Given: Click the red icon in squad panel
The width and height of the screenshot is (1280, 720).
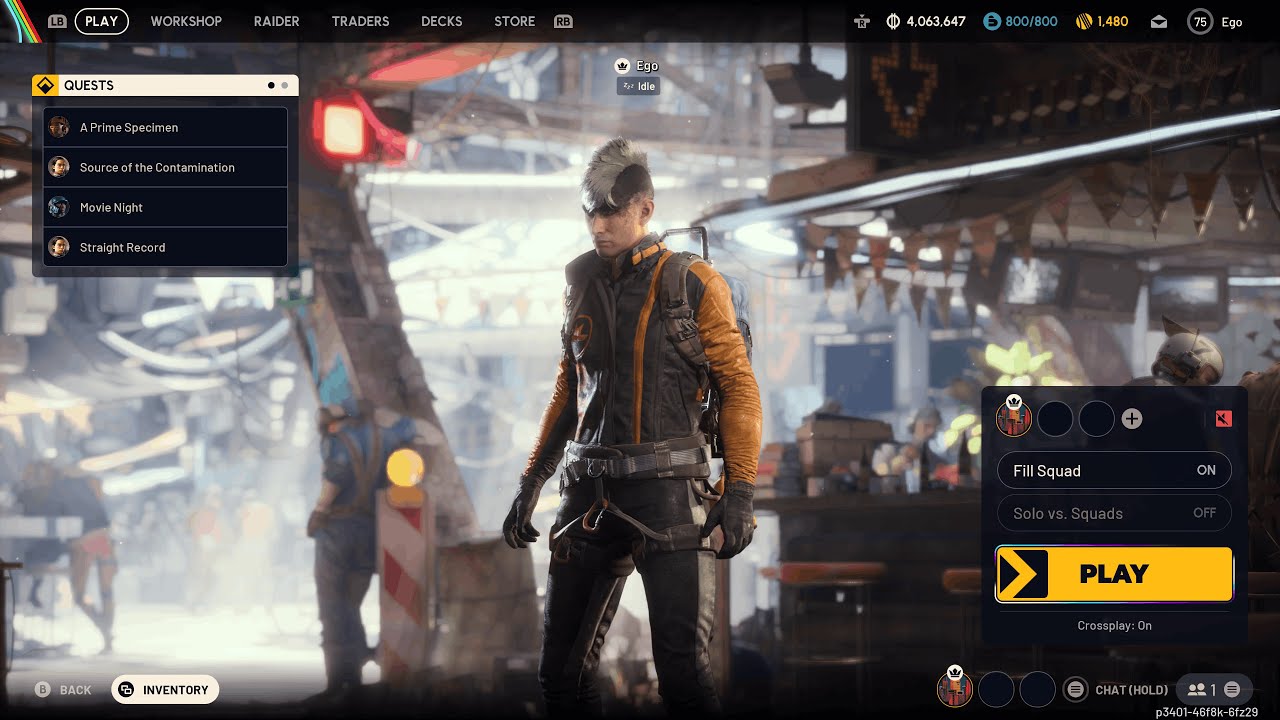Looking at the screenshot, I should [x=1223, y=419].
